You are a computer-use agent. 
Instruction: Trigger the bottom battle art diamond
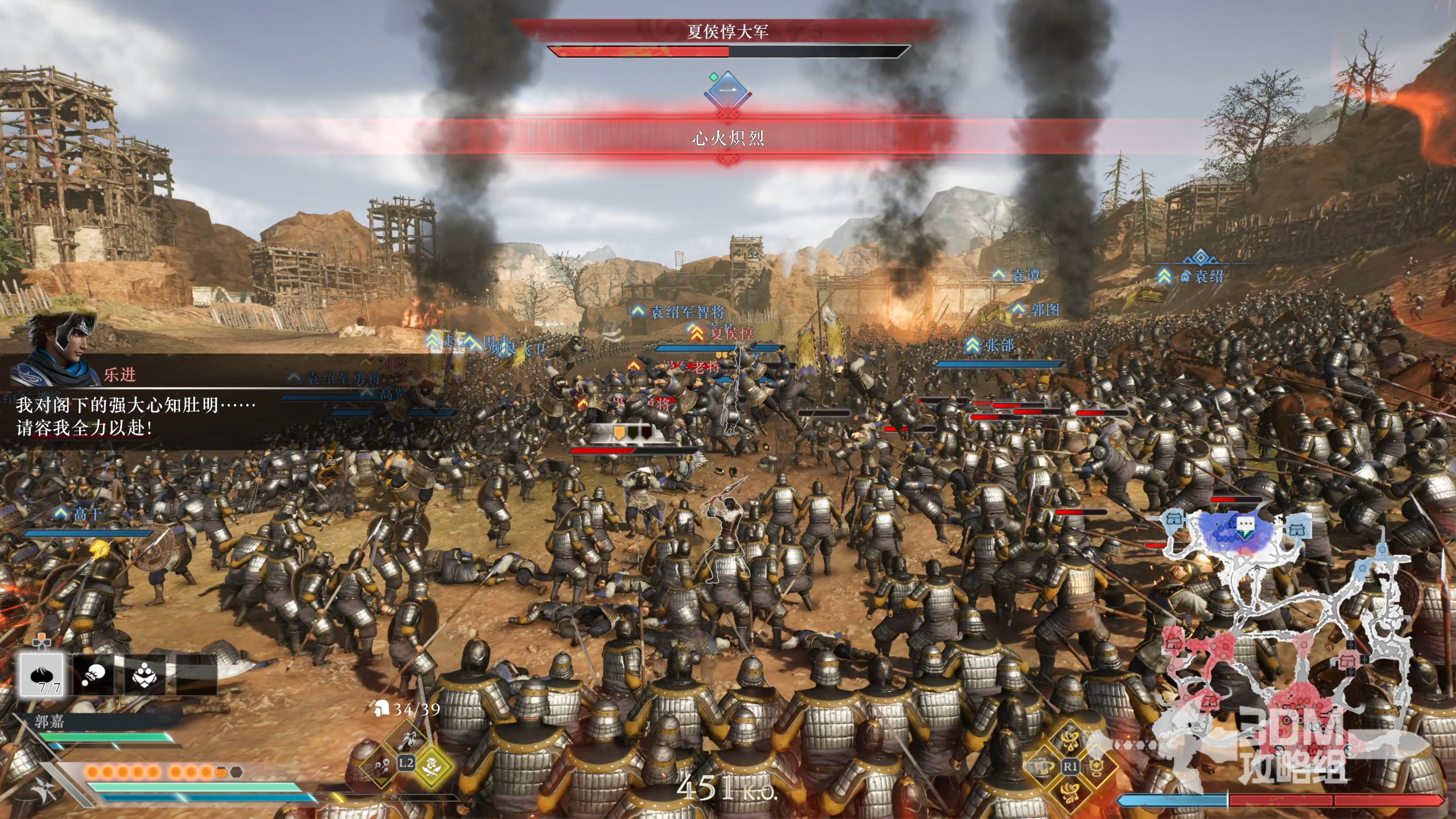coord(1070,792)
